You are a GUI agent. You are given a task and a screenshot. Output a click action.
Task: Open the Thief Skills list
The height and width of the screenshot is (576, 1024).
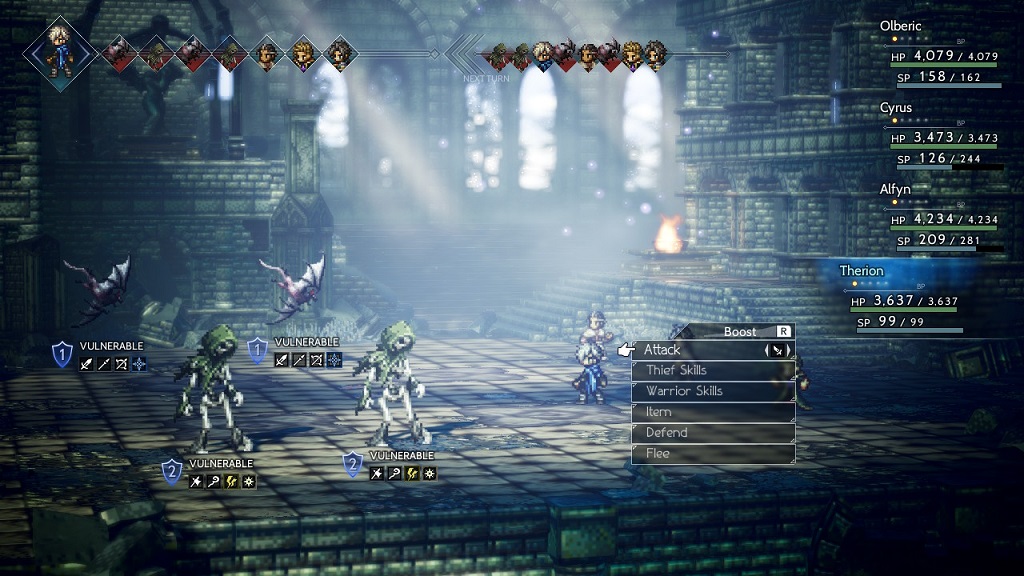click(714, 371)
